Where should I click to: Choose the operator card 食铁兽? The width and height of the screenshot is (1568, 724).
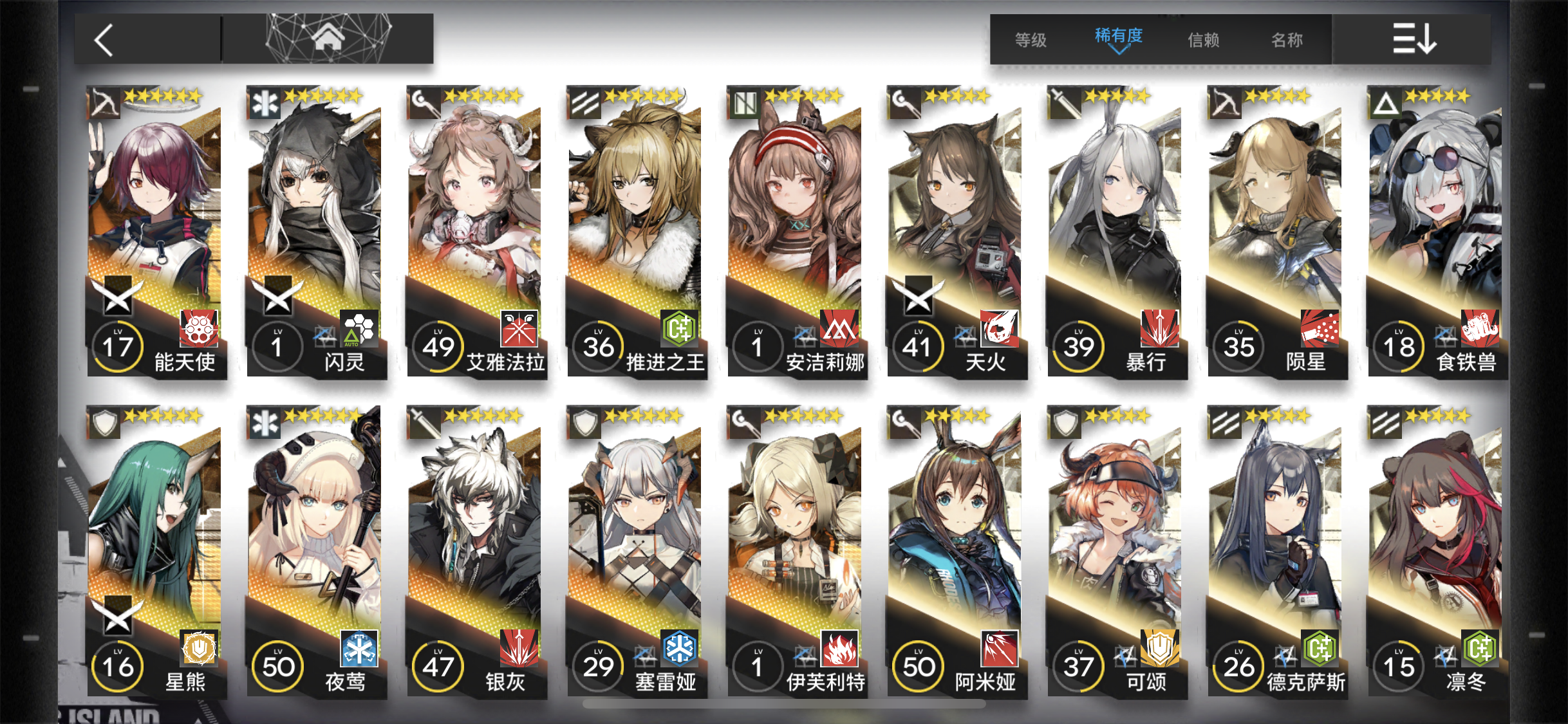tap(1435, 232)
